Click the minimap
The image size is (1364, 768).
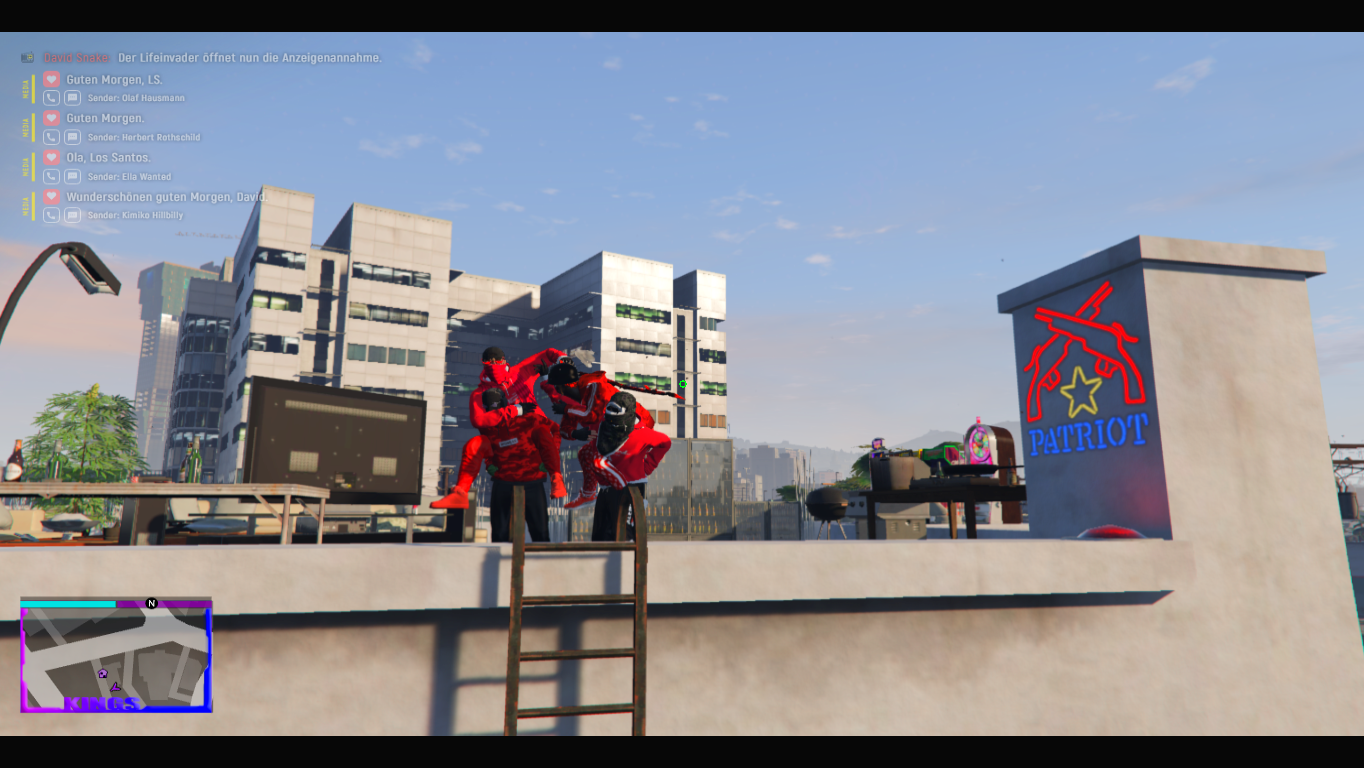[116, 656]
